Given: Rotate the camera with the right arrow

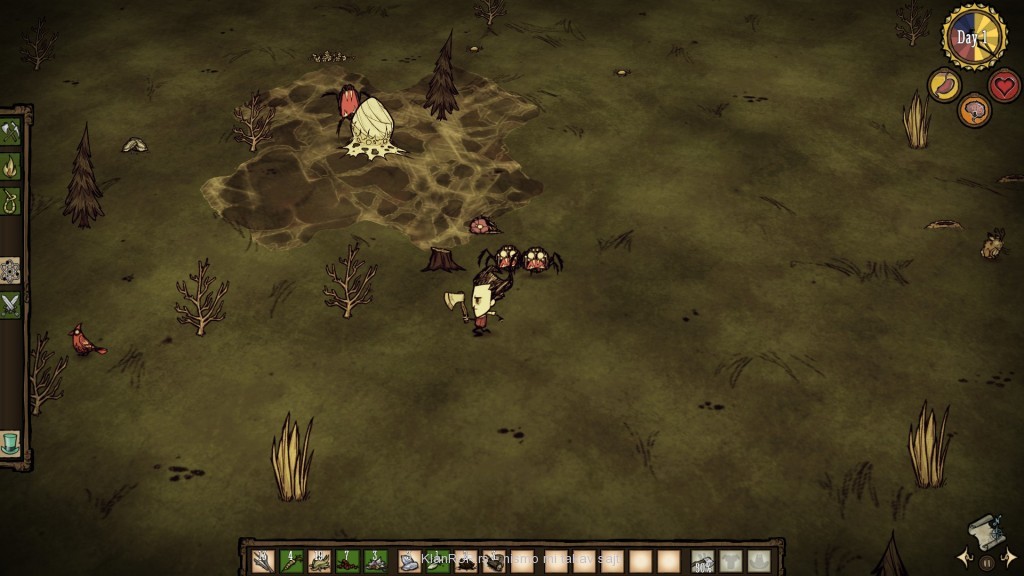Looking at the screenshot, I should (1010, 557).
